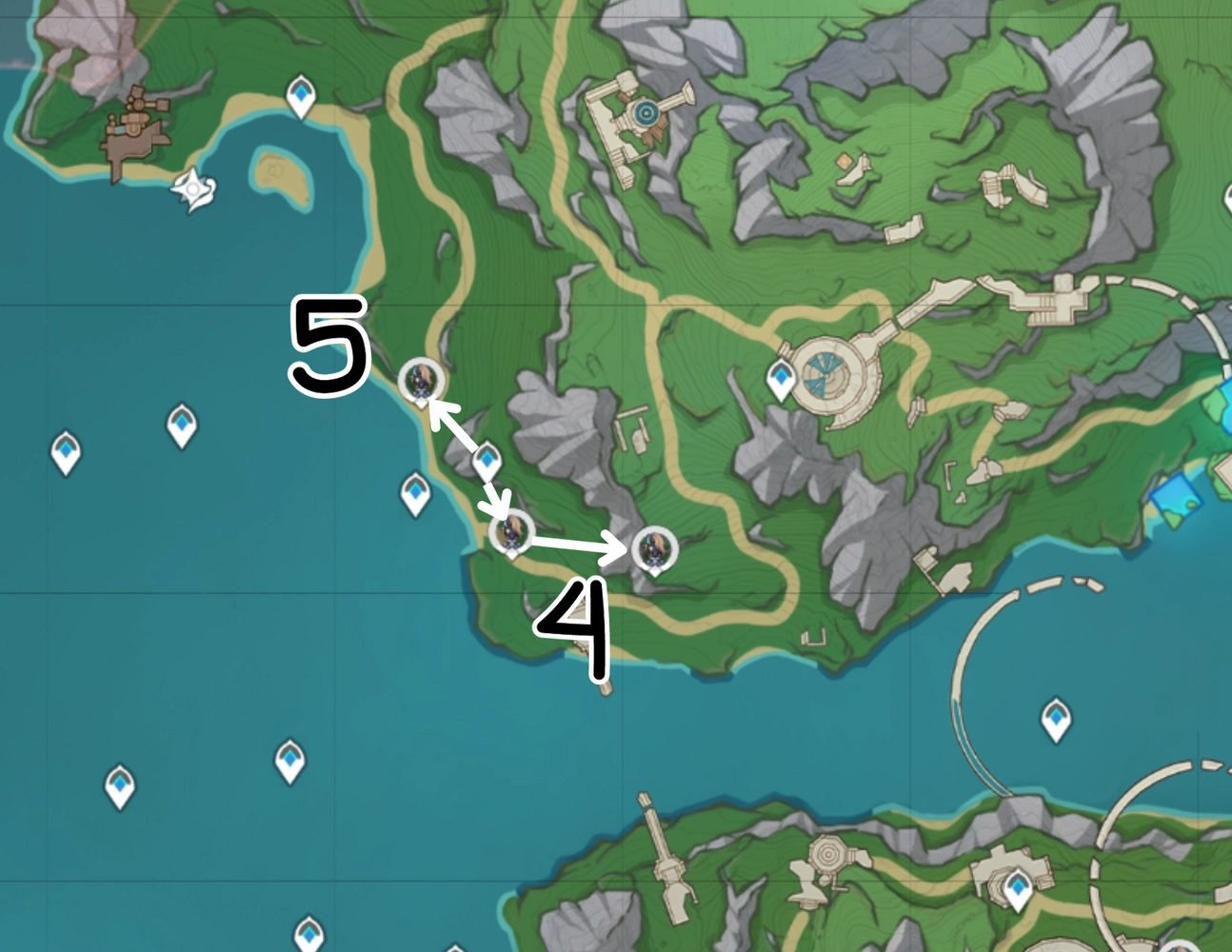1232x952 pixels.
Task: Select the teleport waypoint beside the enemy route
Action: 486,459
